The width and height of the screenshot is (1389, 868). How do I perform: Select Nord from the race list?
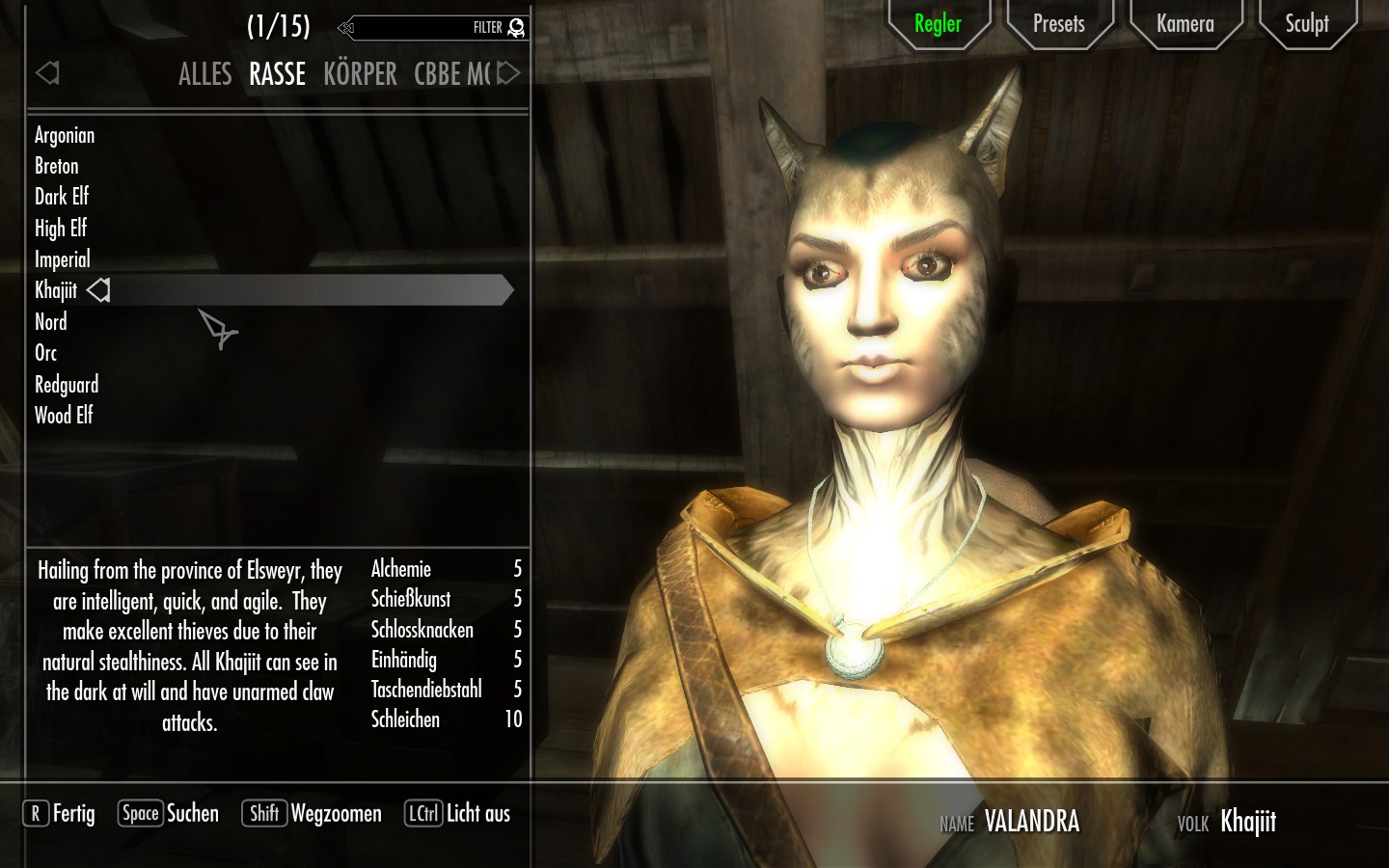click(51, 321)
